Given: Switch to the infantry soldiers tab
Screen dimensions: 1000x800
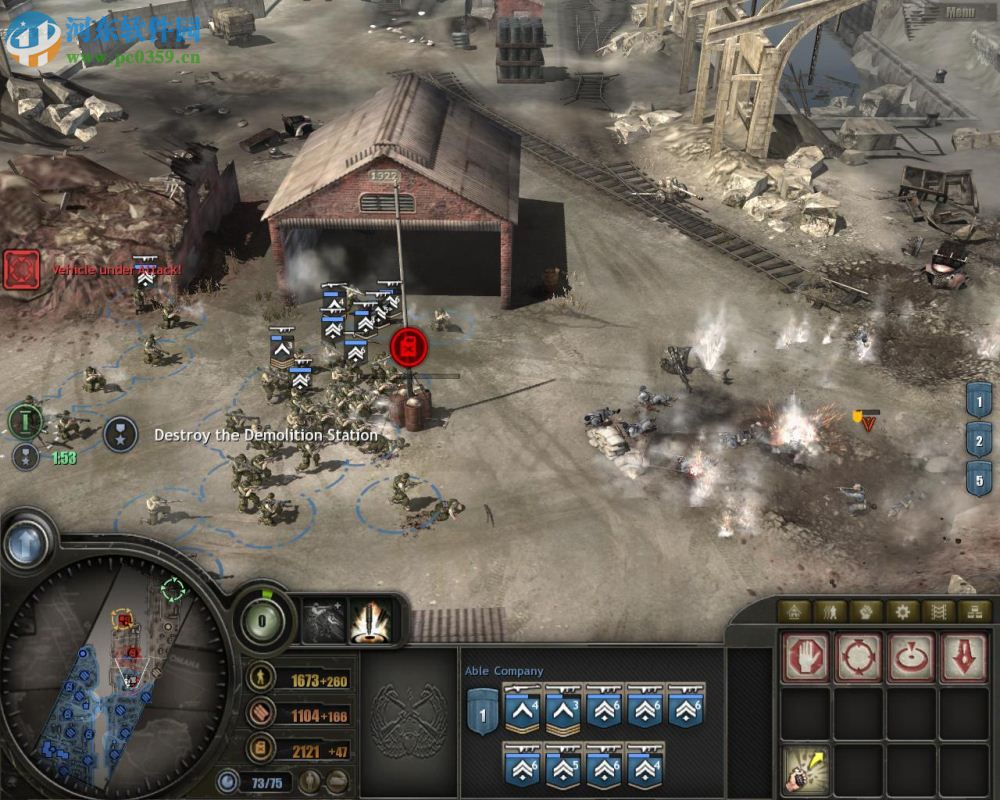Looking at the screenshot, I should point(830,611).
